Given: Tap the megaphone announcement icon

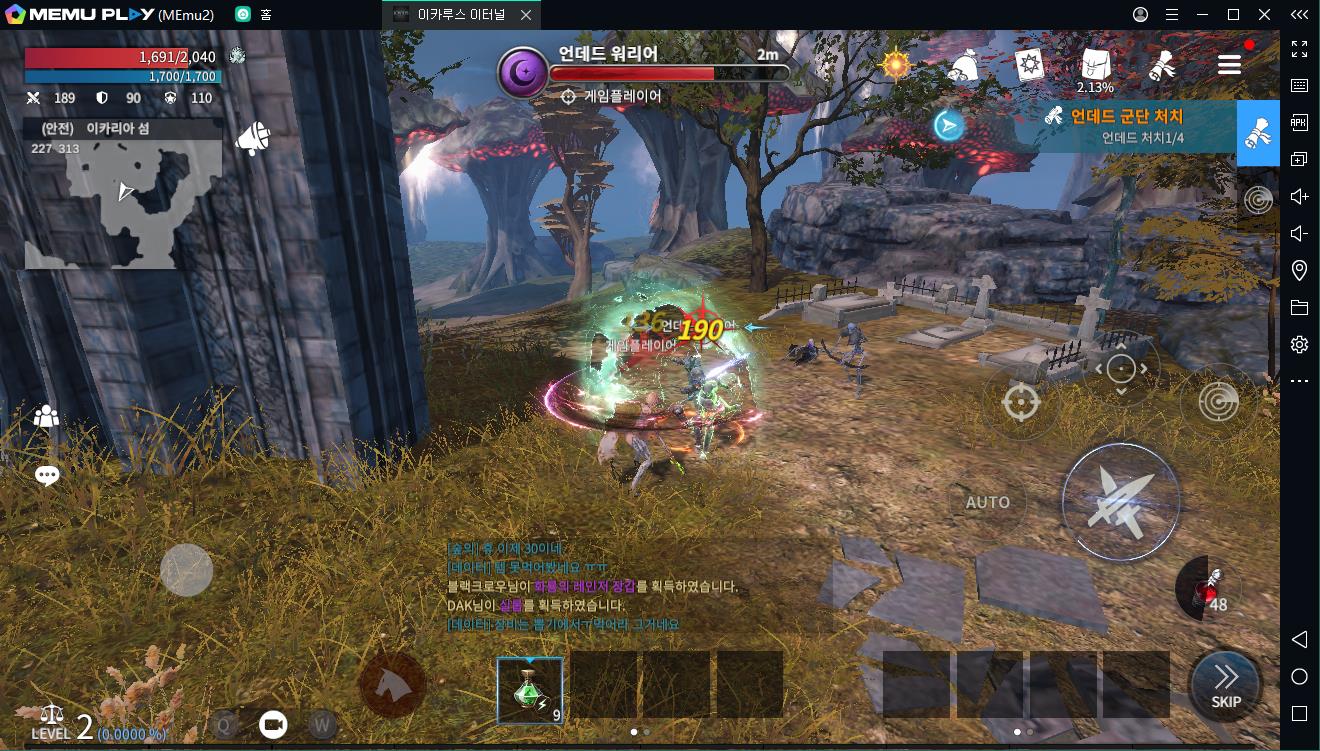Looking at the screenshot, I should coord(253,139).
